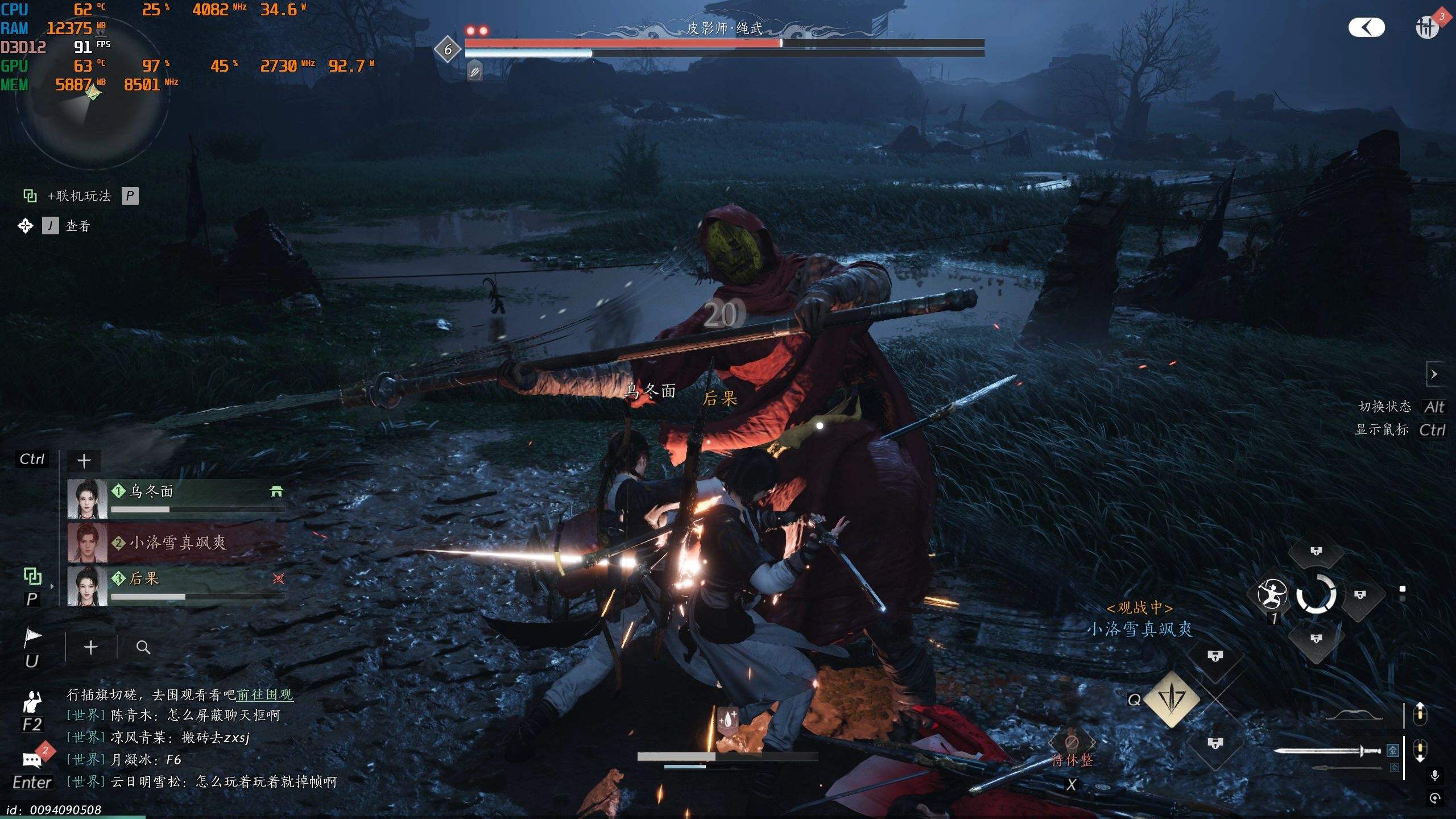This screenshot has height=819, width=1456.
Task: Activate the cream diamond sword skill
Action: coord(1171,699)
